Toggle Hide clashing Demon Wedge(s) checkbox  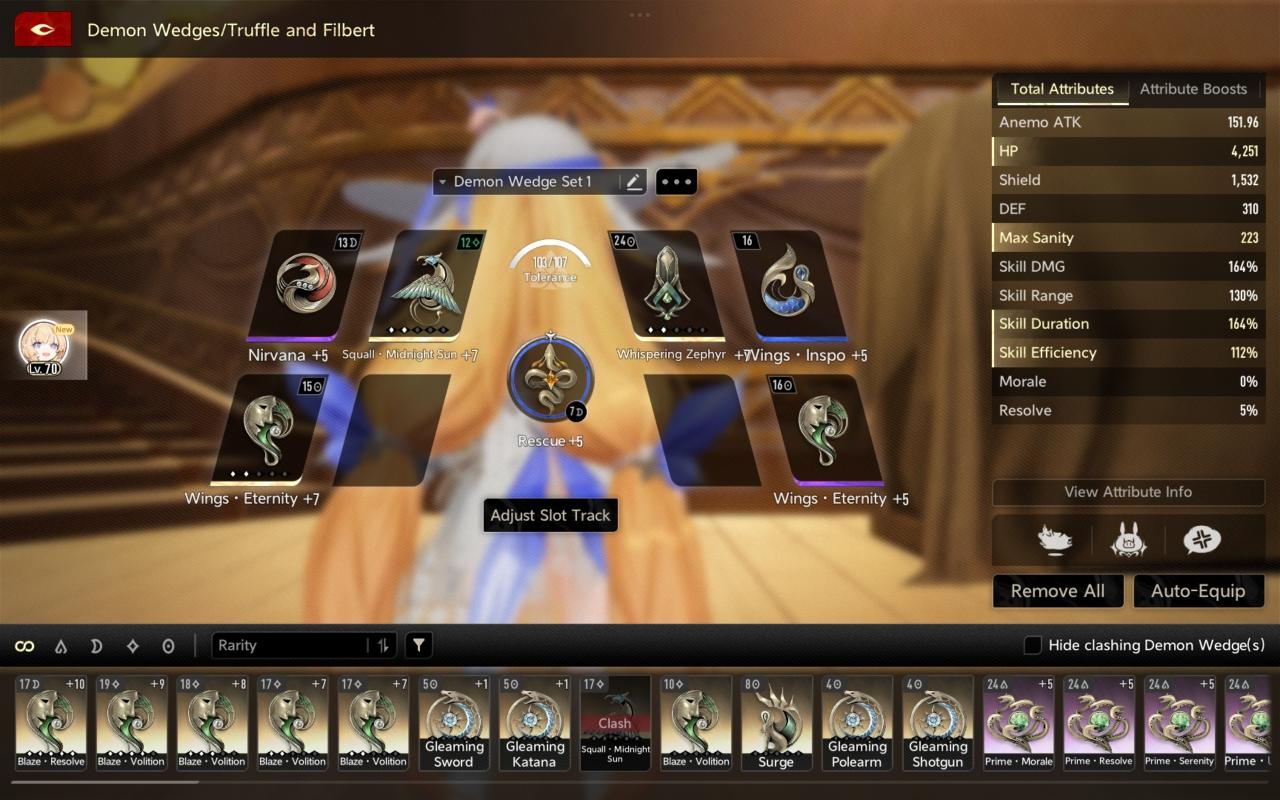(1033, 646)
